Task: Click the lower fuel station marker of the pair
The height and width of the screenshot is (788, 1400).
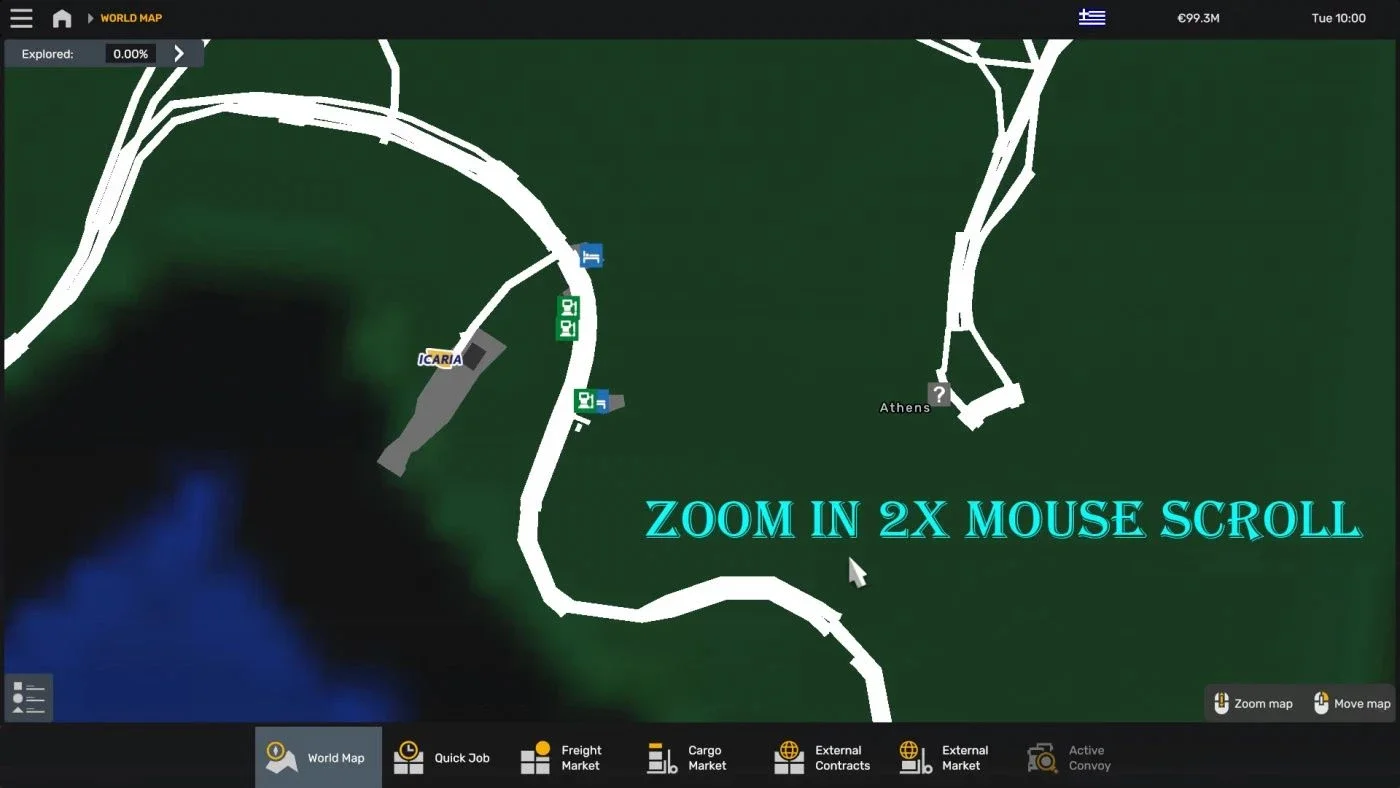Action: (568, 328)
